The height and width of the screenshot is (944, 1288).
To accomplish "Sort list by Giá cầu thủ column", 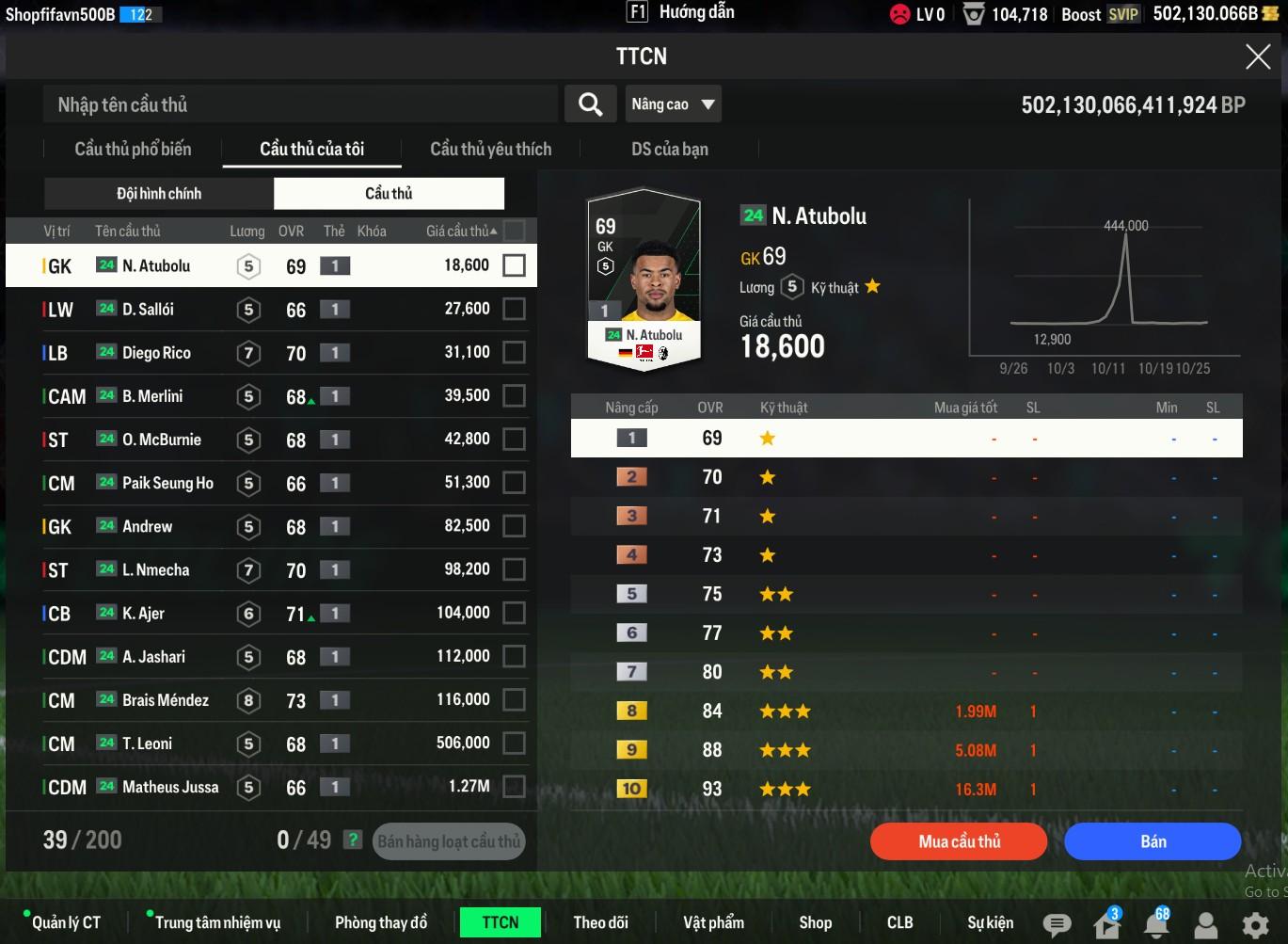I will coord(460,231).
